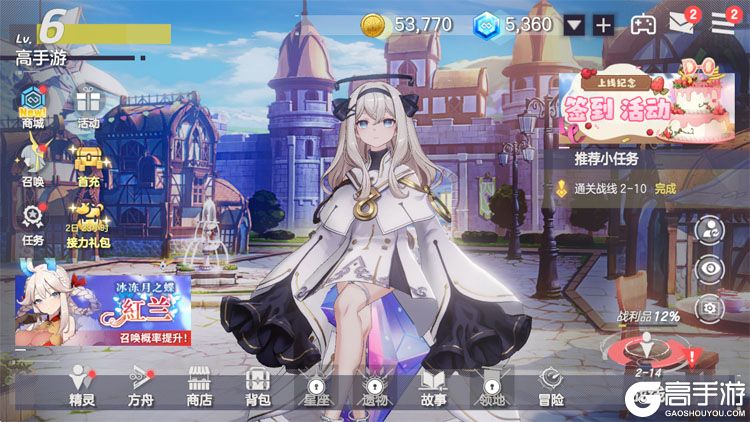This screenshot has height=422, width=750.
Task: Open the 活动 events icon
Action: coord(88,104)
